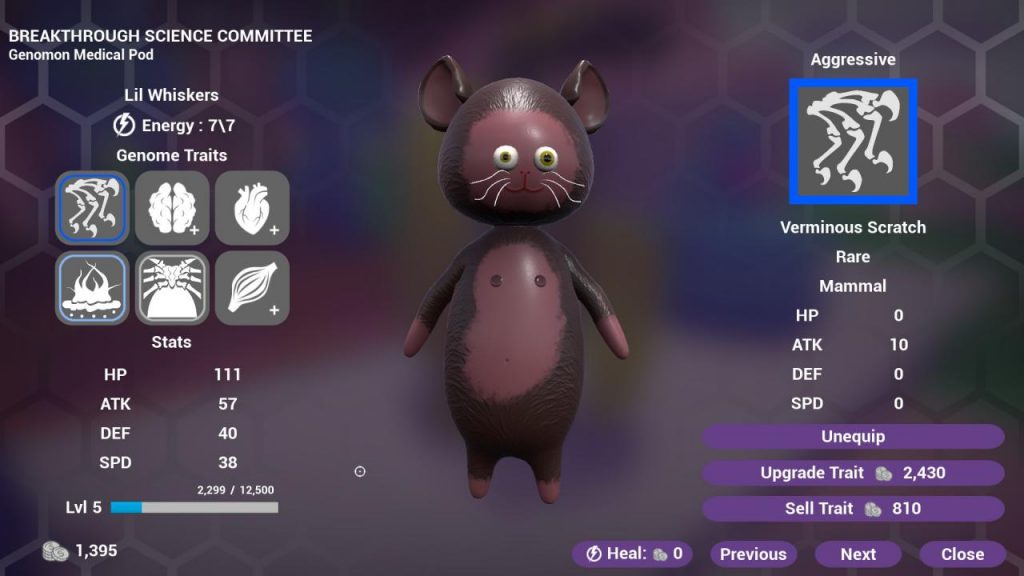Pick the empty heart trait slot
Image resolution: width=1024 pixels, height=576 pixels.
click(x=252, y=208)
